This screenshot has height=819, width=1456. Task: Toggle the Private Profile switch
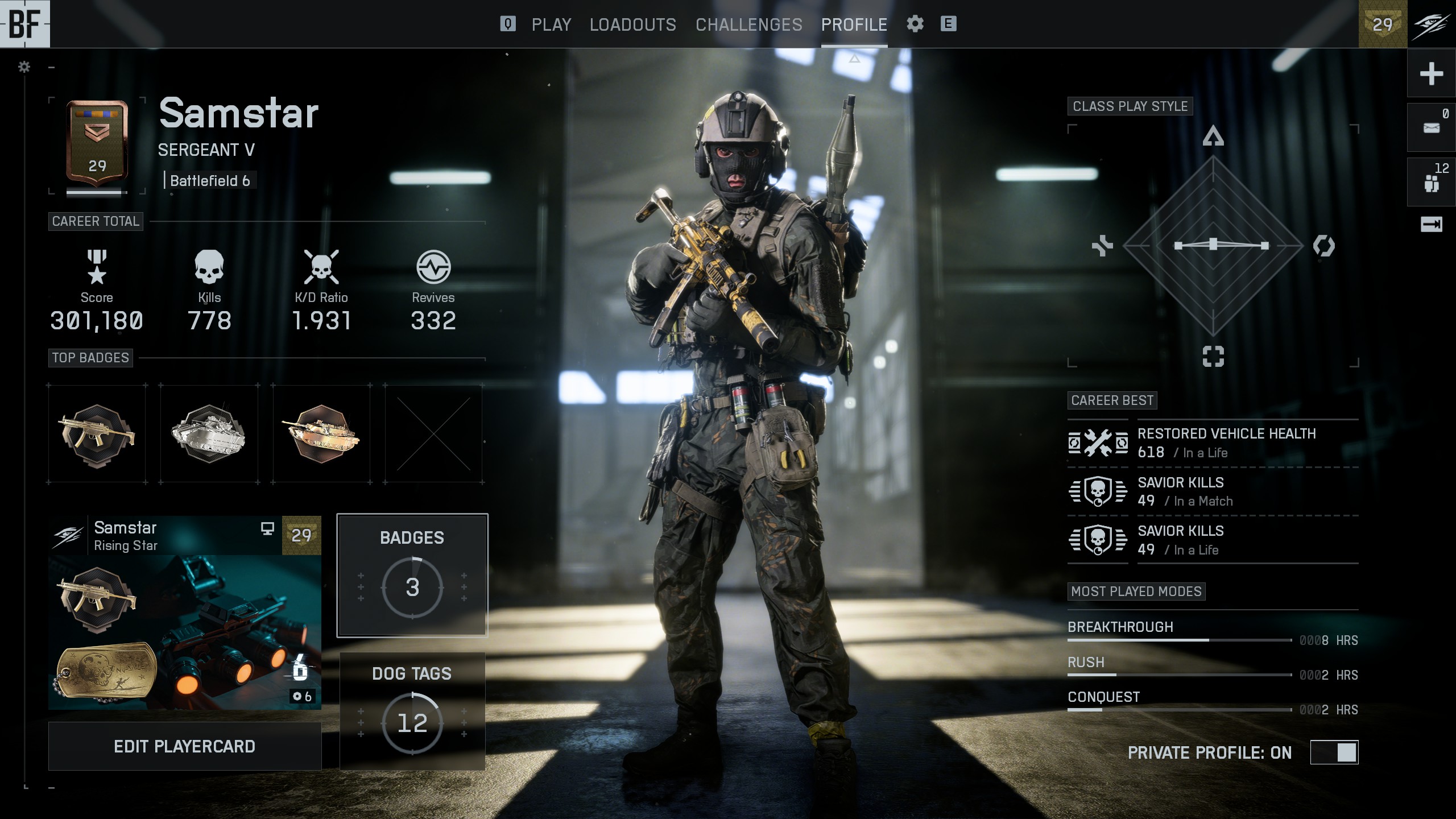pyautogui.click(x=1334, y=752)
